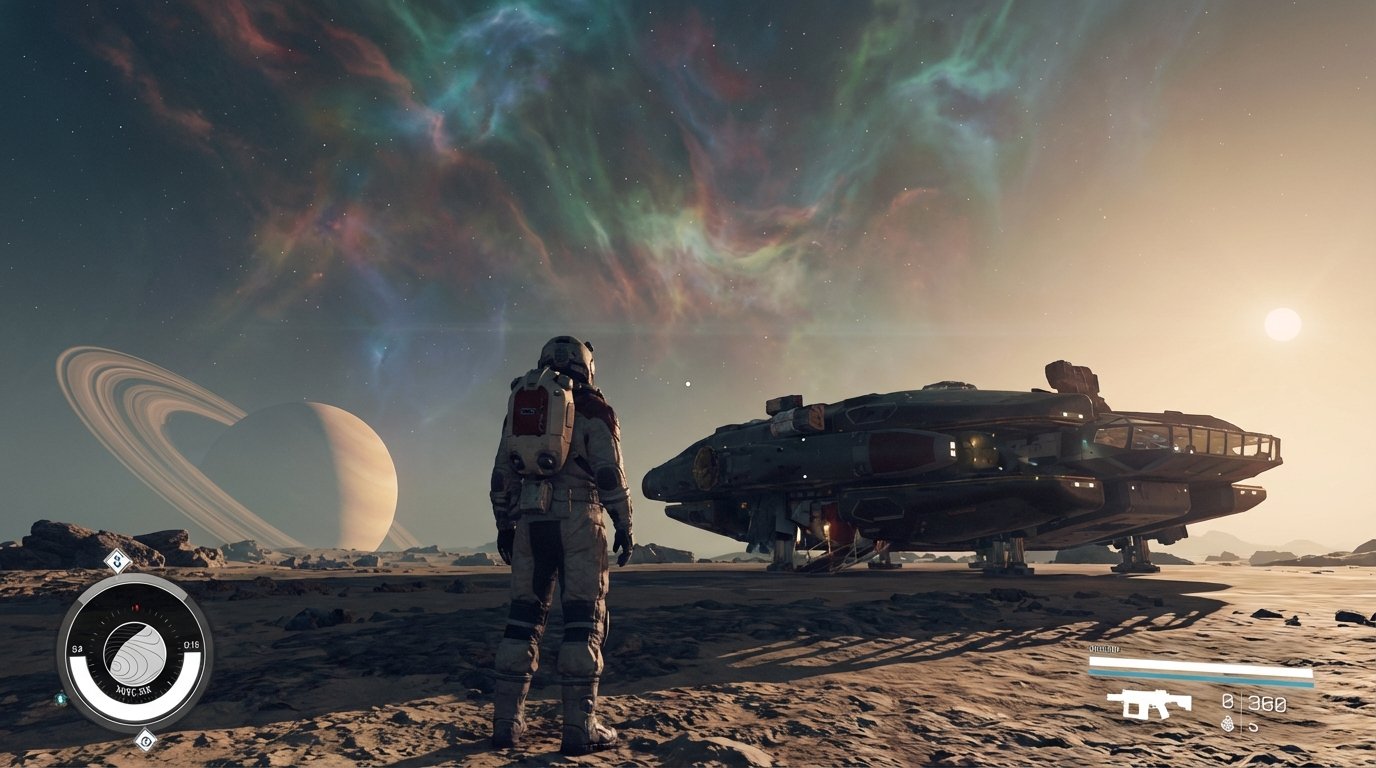
Task: Select the red enemy marker on the compass dial
Action: click(136, 605)
